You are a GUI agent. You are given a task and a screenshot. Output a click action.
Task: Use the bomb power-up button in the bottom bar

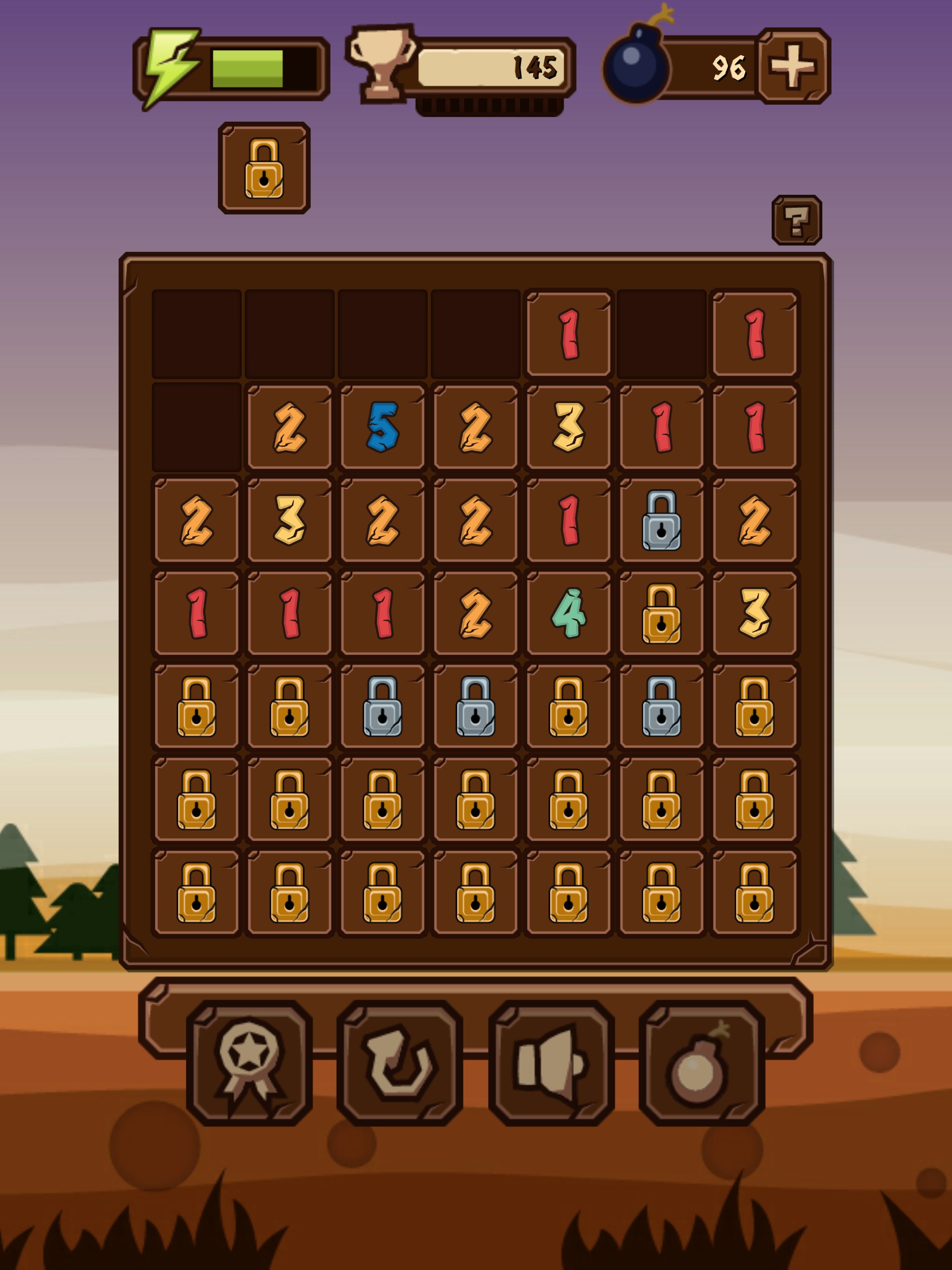coord(701,1062)
